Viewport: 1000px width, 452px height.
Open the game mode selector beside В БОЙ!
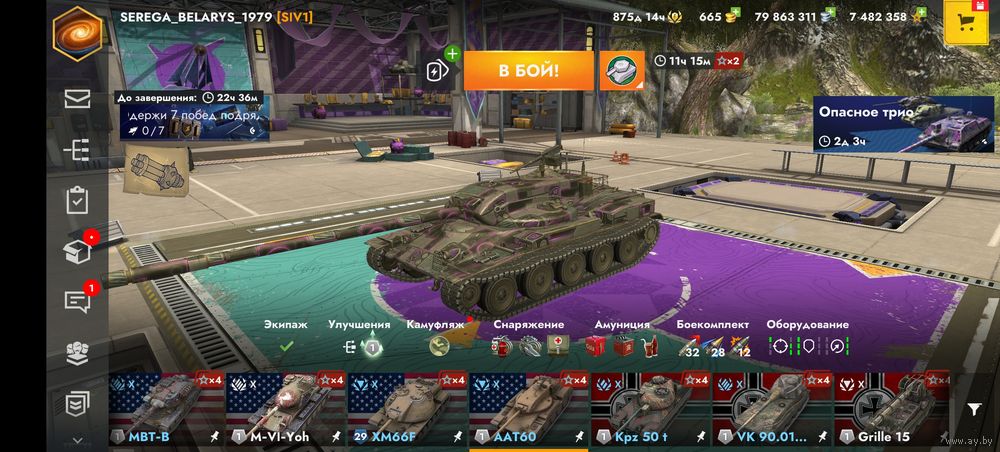(621, 70)
